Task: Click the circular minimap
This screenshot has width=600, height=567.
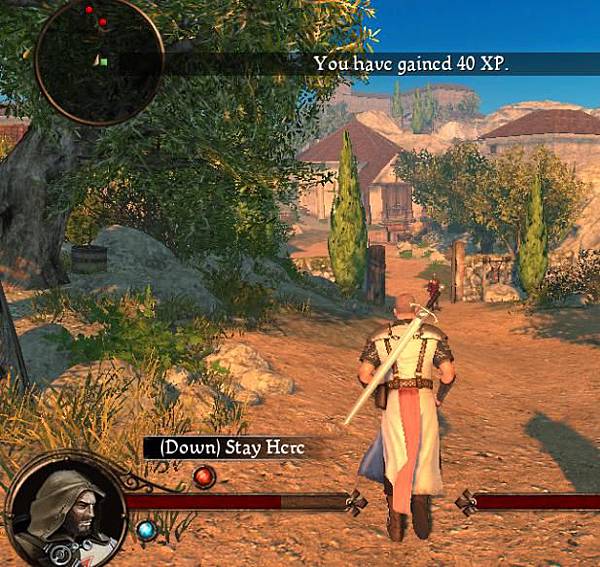Action: [x=99, y=61]
